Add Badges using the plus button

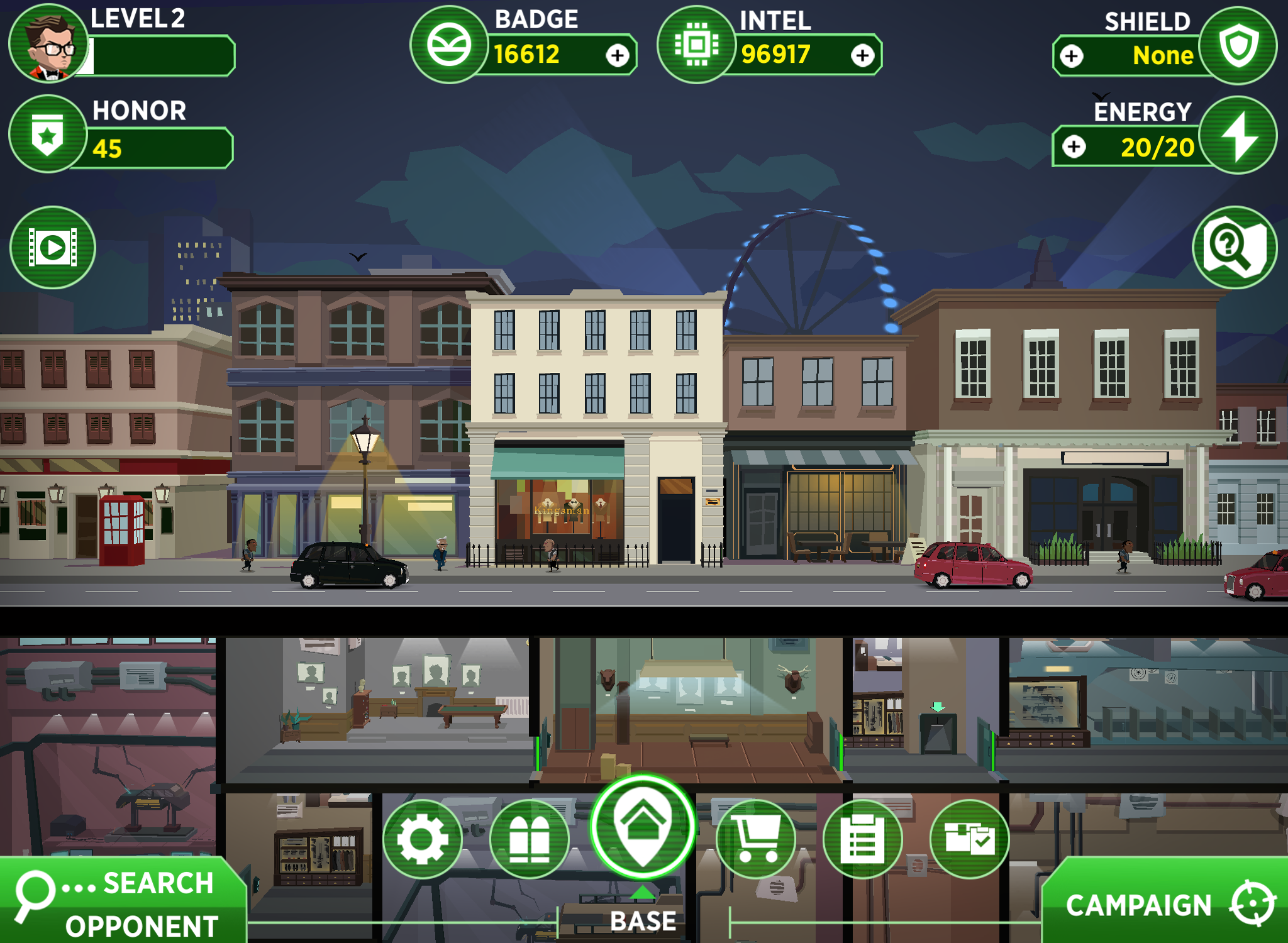[617, 57]
